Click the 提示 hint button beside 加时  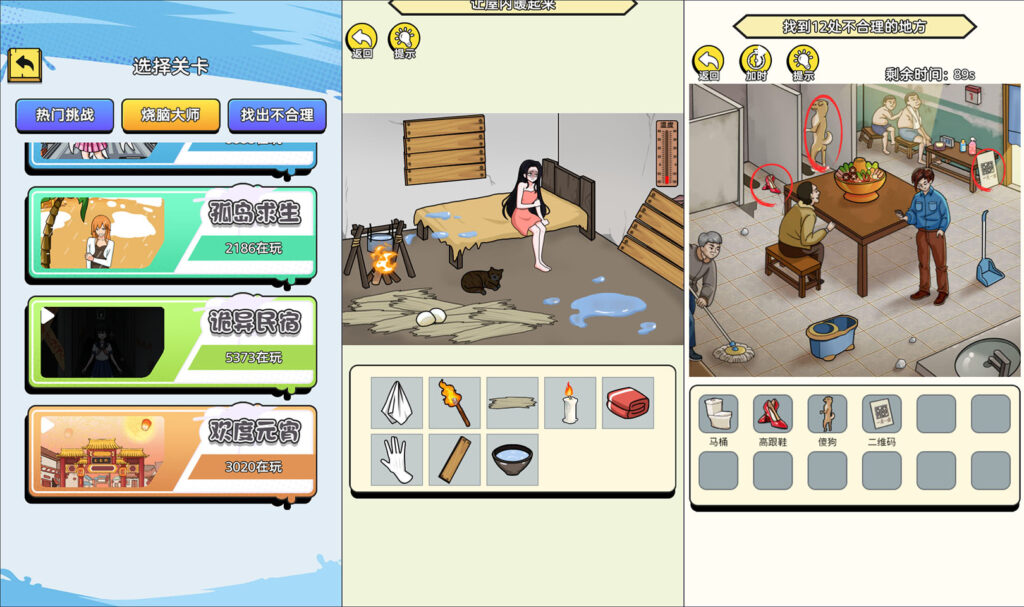pos(803,62)
